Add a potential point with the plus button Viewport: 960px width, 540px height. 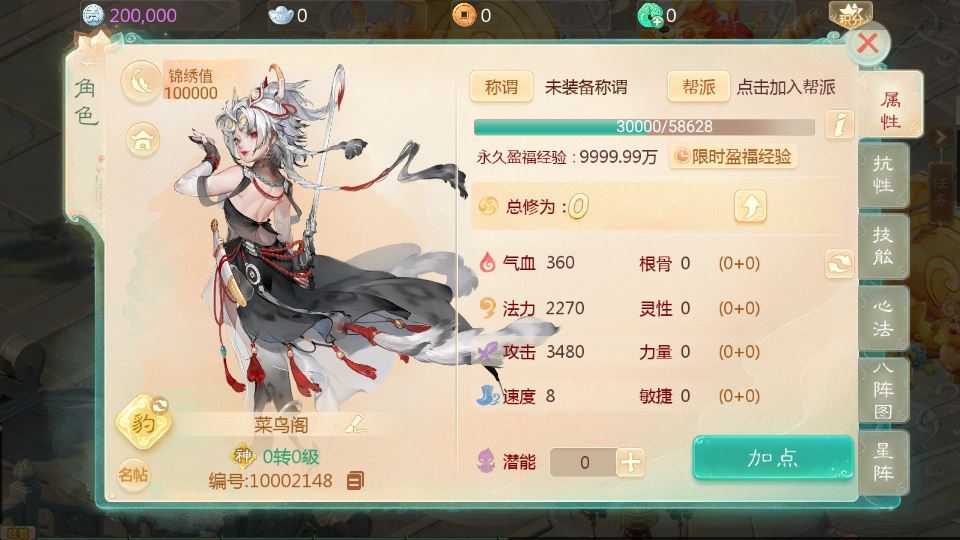pyautogui.click(x=630, y=462)
